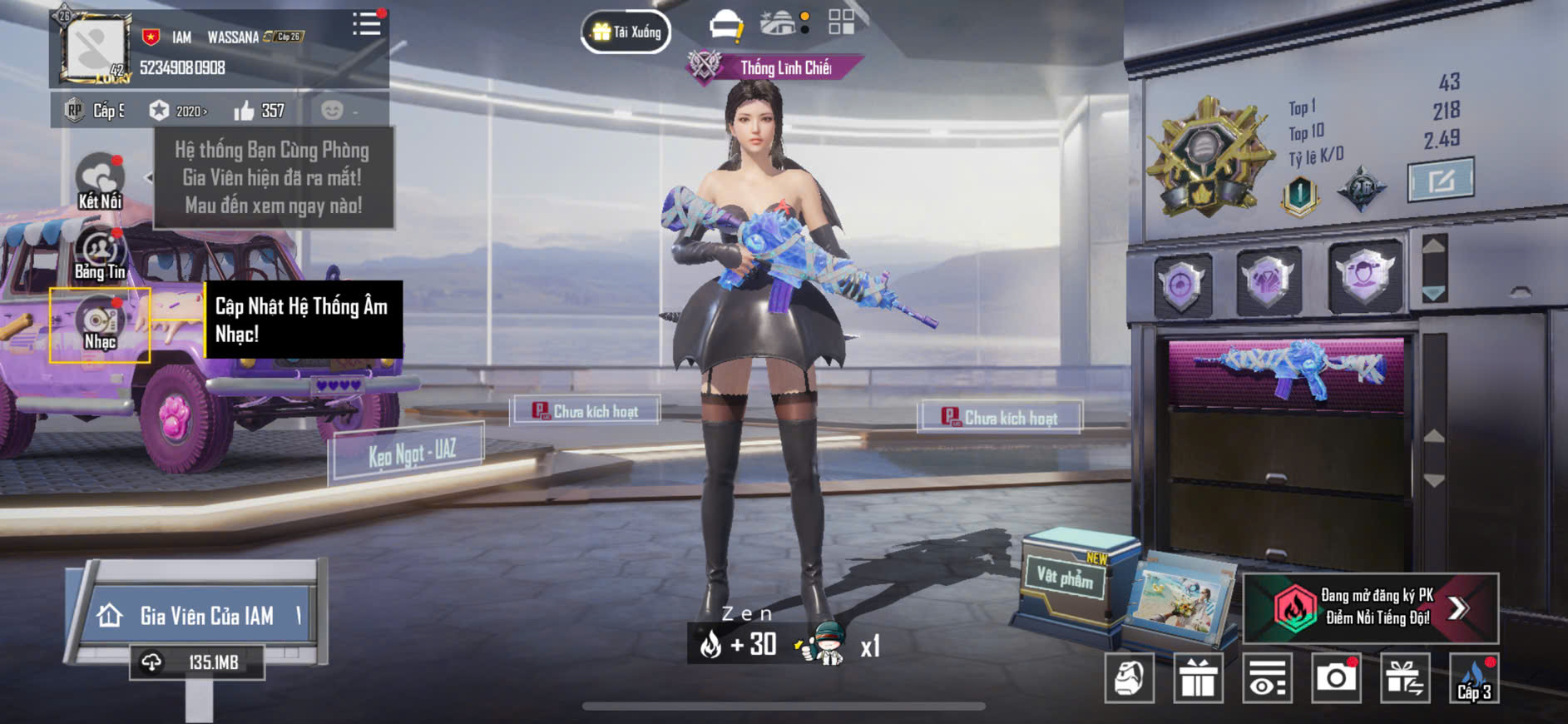
Task: Open the PK registration banner
Action: (1370, 607)
